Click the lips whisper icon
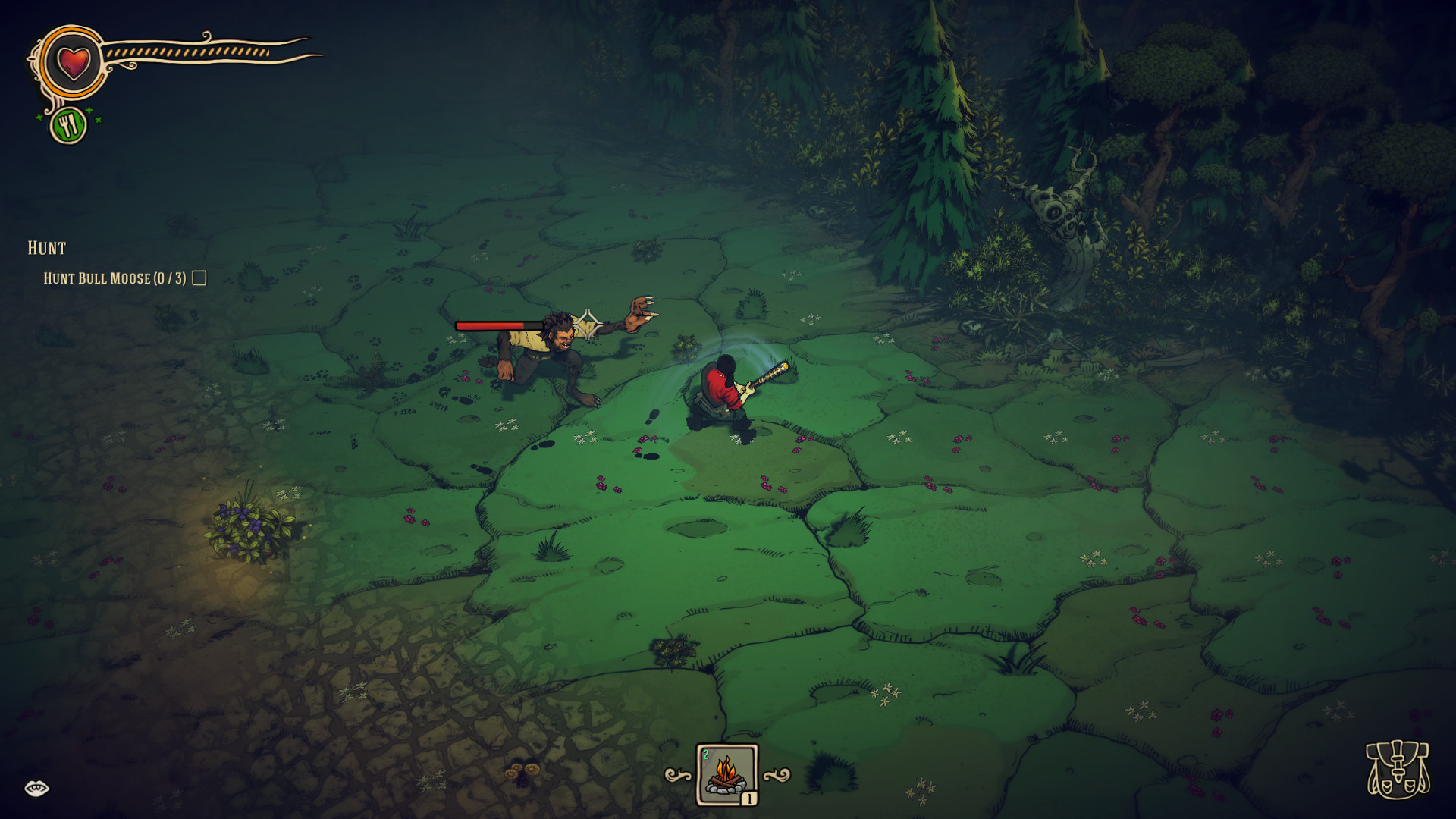 coord(37,787)
